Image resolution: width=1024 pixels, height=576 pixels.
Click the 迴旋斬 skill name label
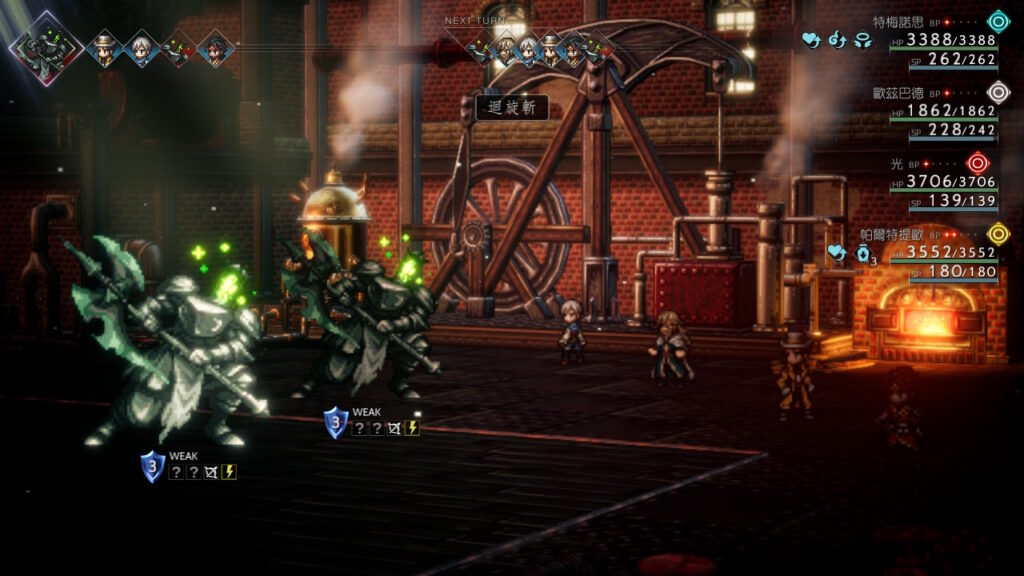coord(512,108)
